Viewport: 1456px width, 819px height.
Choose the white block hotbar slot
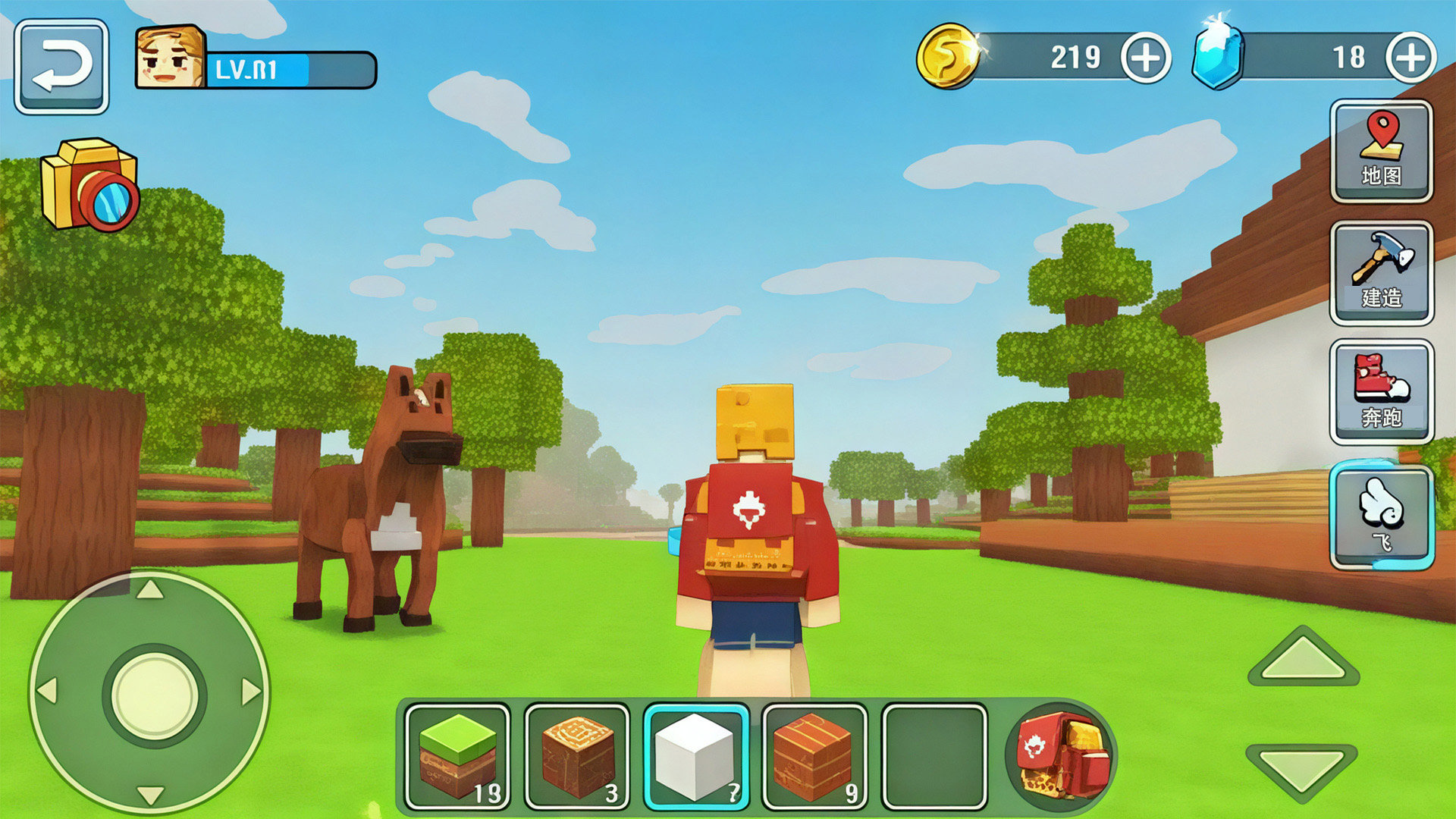point(696,757)
